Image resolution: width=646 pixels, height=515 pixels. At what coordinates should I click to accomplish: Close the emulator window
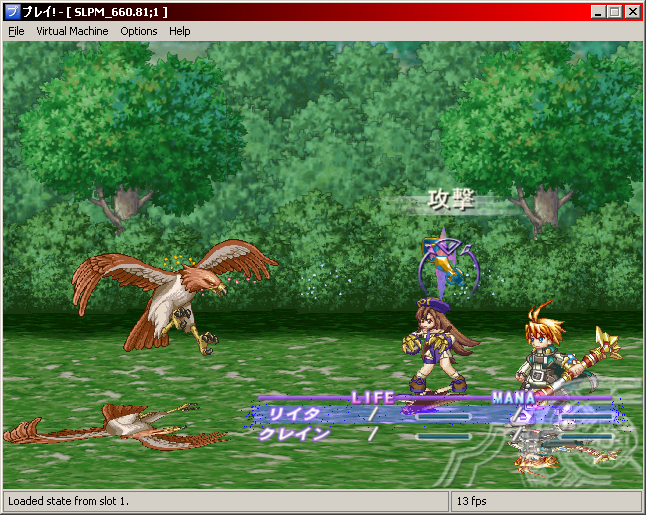coord(632,11)
